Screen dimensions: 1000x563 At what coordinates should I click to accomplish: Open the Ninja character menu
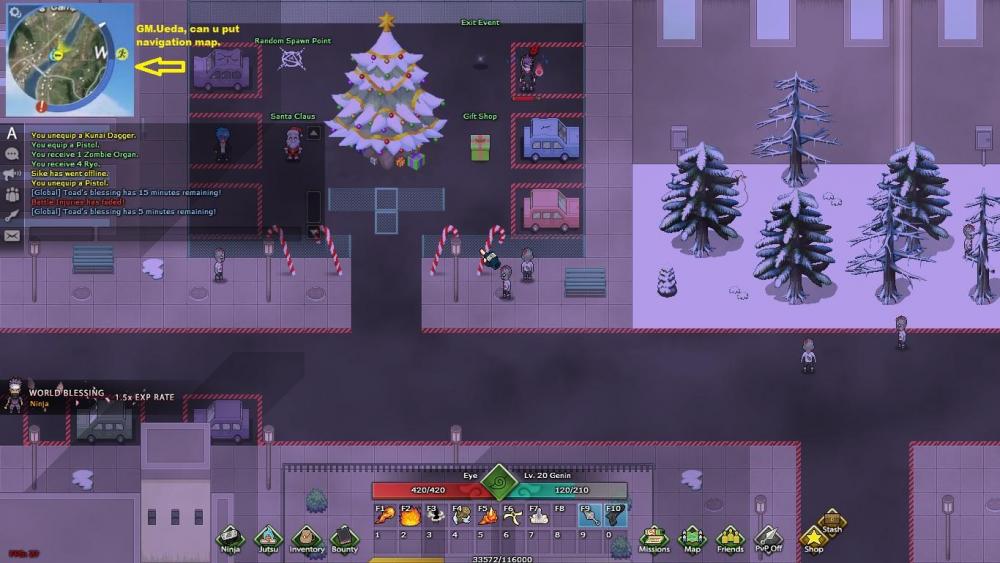pos(230,538)
